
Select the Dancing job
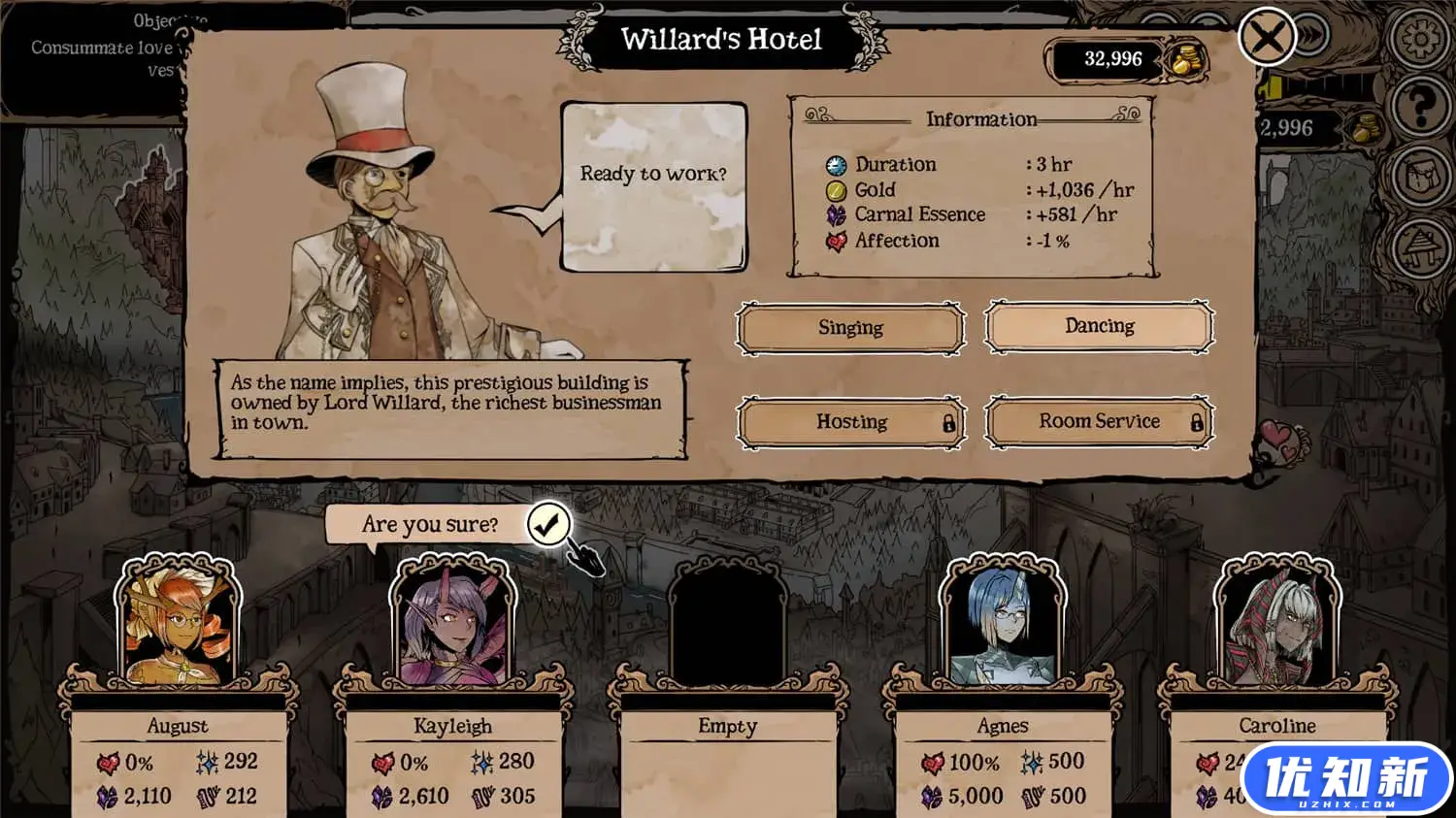pyautogui.click(x=1099, y=326)
